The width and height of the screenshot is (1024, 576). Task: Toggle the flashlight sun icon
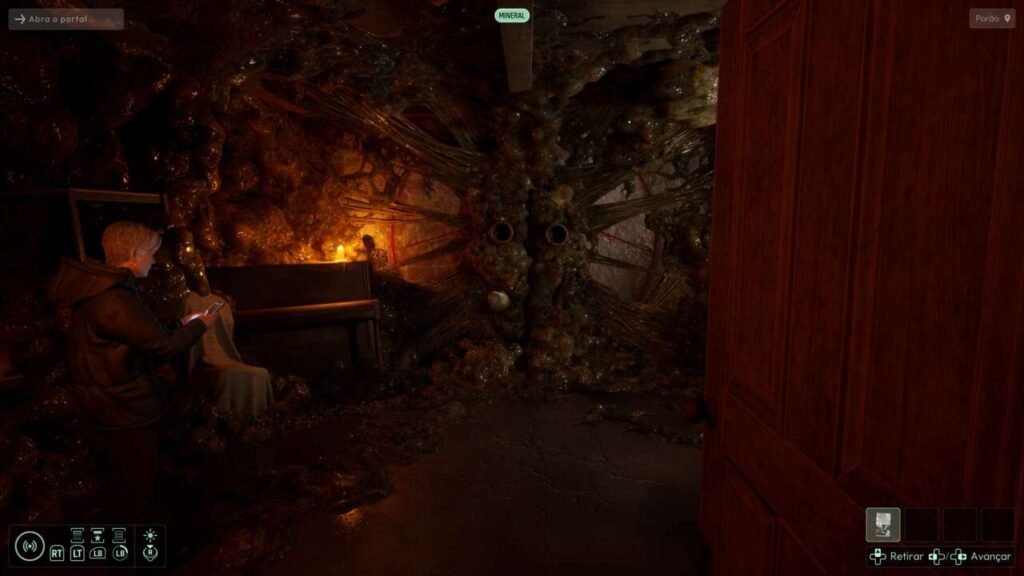tap(150, 537)
